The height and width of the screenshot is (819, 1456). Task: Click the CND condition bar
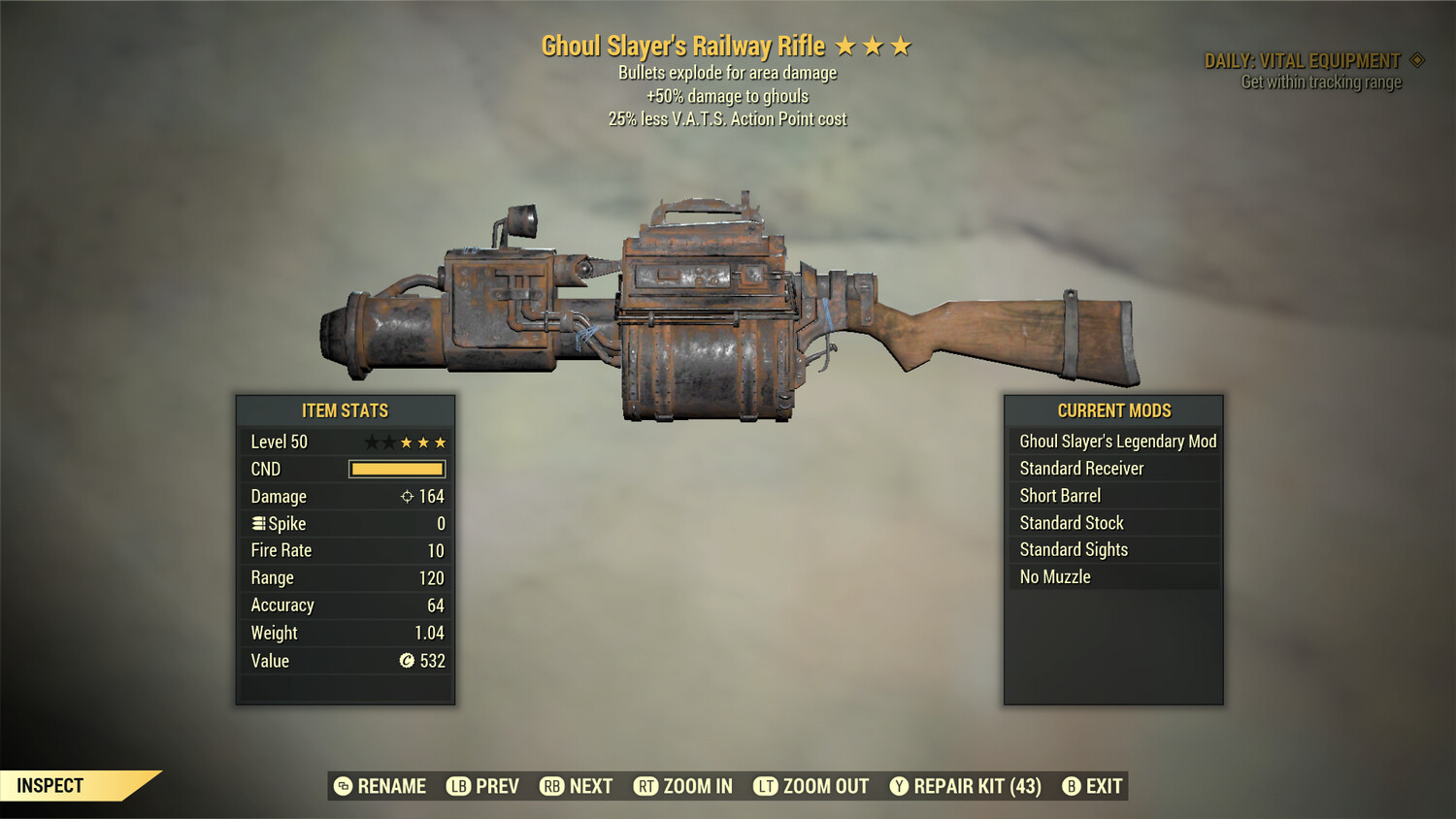point(396,469)
